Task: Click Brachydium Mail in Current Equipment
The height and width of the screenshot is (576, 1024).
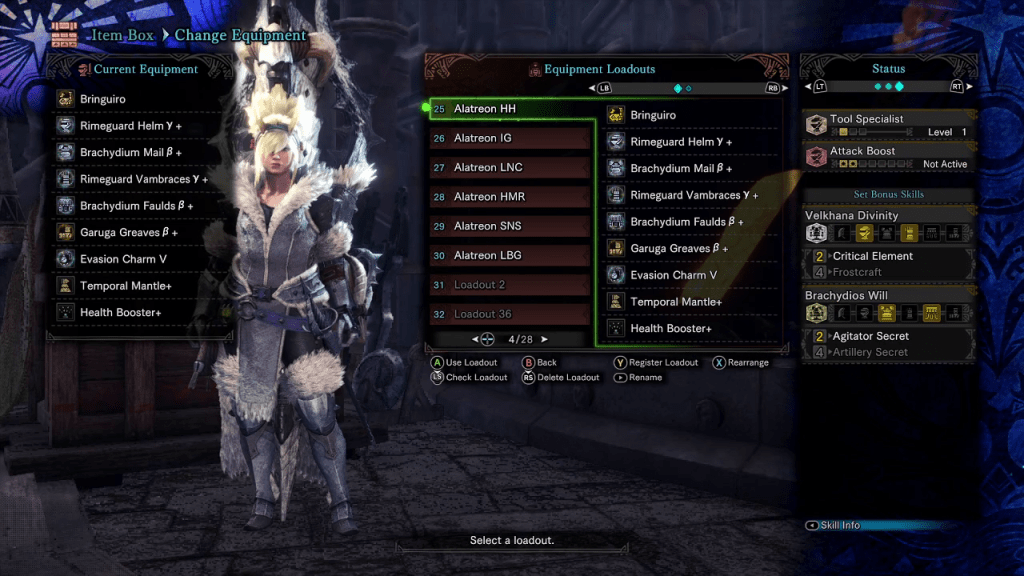Action: (140, 153)
